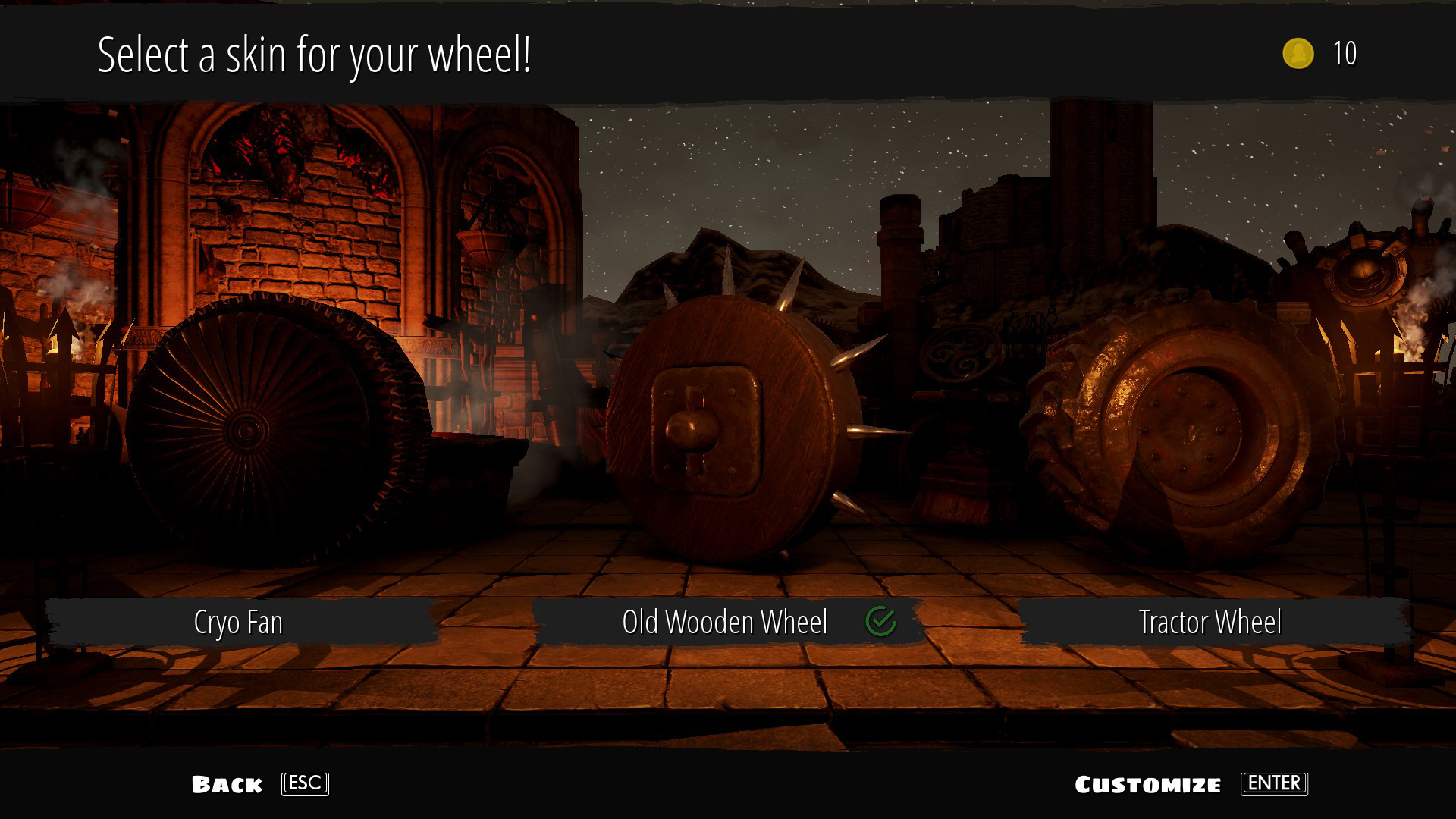This screenshot has width=1456, height=819.
Task: Click the Tractor Wheel name banner
Action: tap(1210, 622)
